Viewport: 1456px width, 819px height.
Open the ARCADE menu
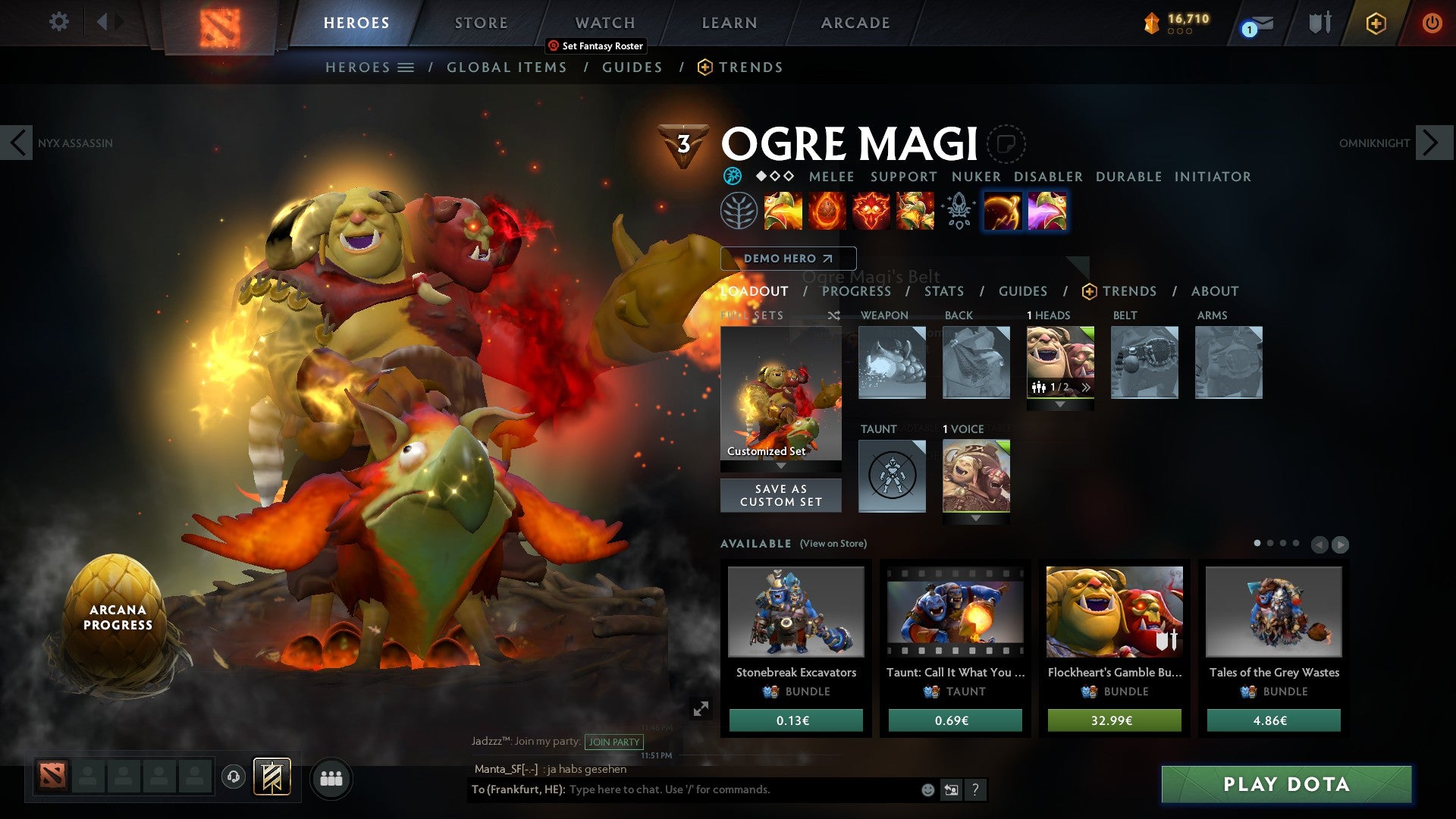(x=855, y=23)
